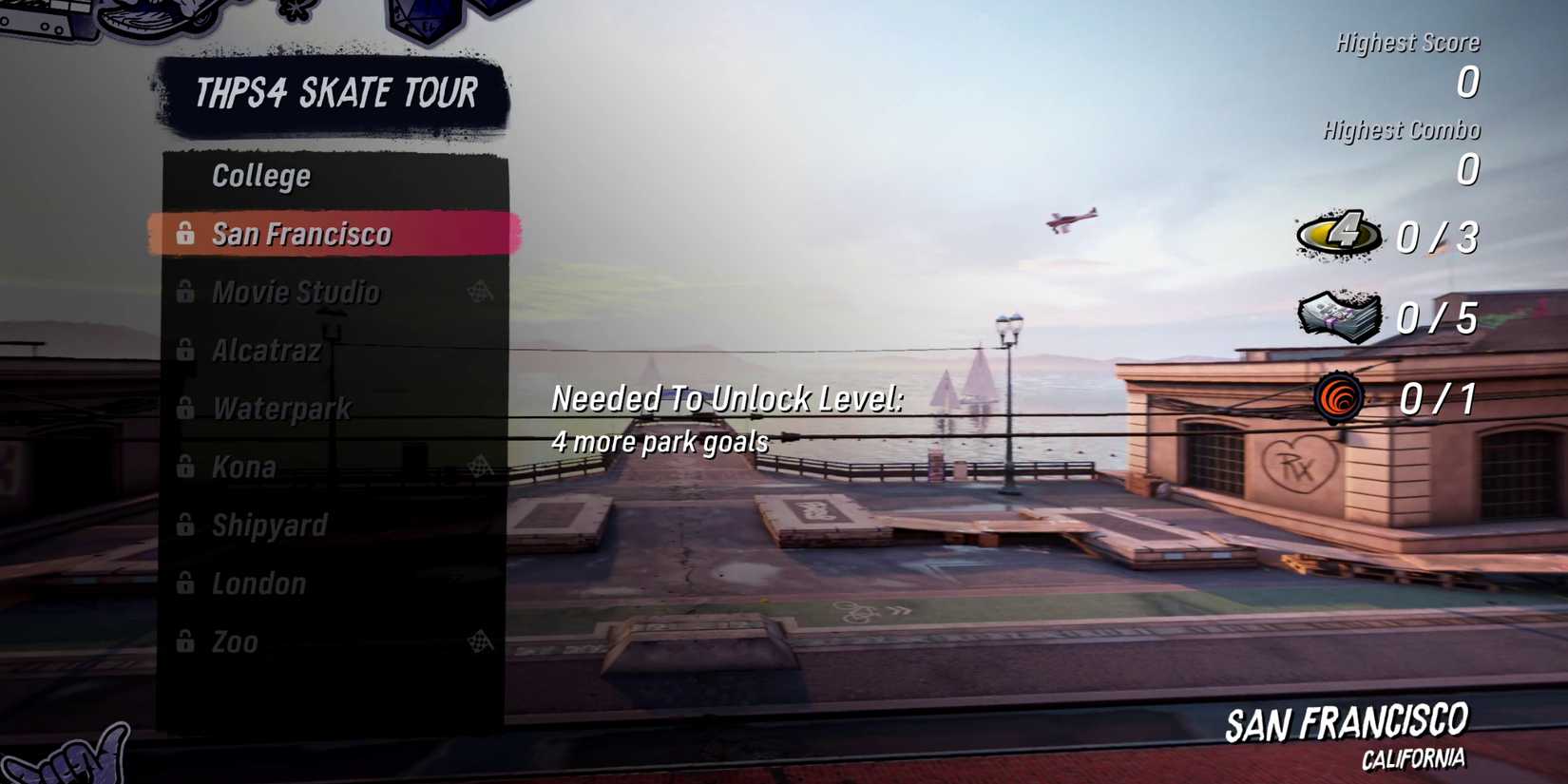Image resolution: width=1568 pixels, height=784 pixels.
Task: Click the lock icon beside London
Action: pyautogui.click(x=186, y=584)
